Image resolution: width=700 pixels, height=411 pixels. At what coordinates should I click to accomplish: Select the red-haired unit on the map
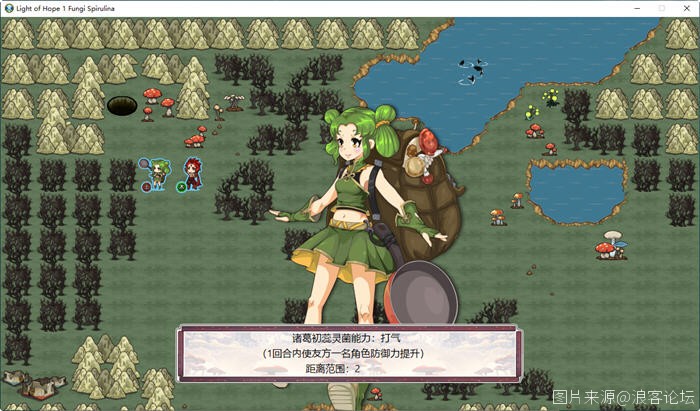pyautogui.click(x=190, y=173)
